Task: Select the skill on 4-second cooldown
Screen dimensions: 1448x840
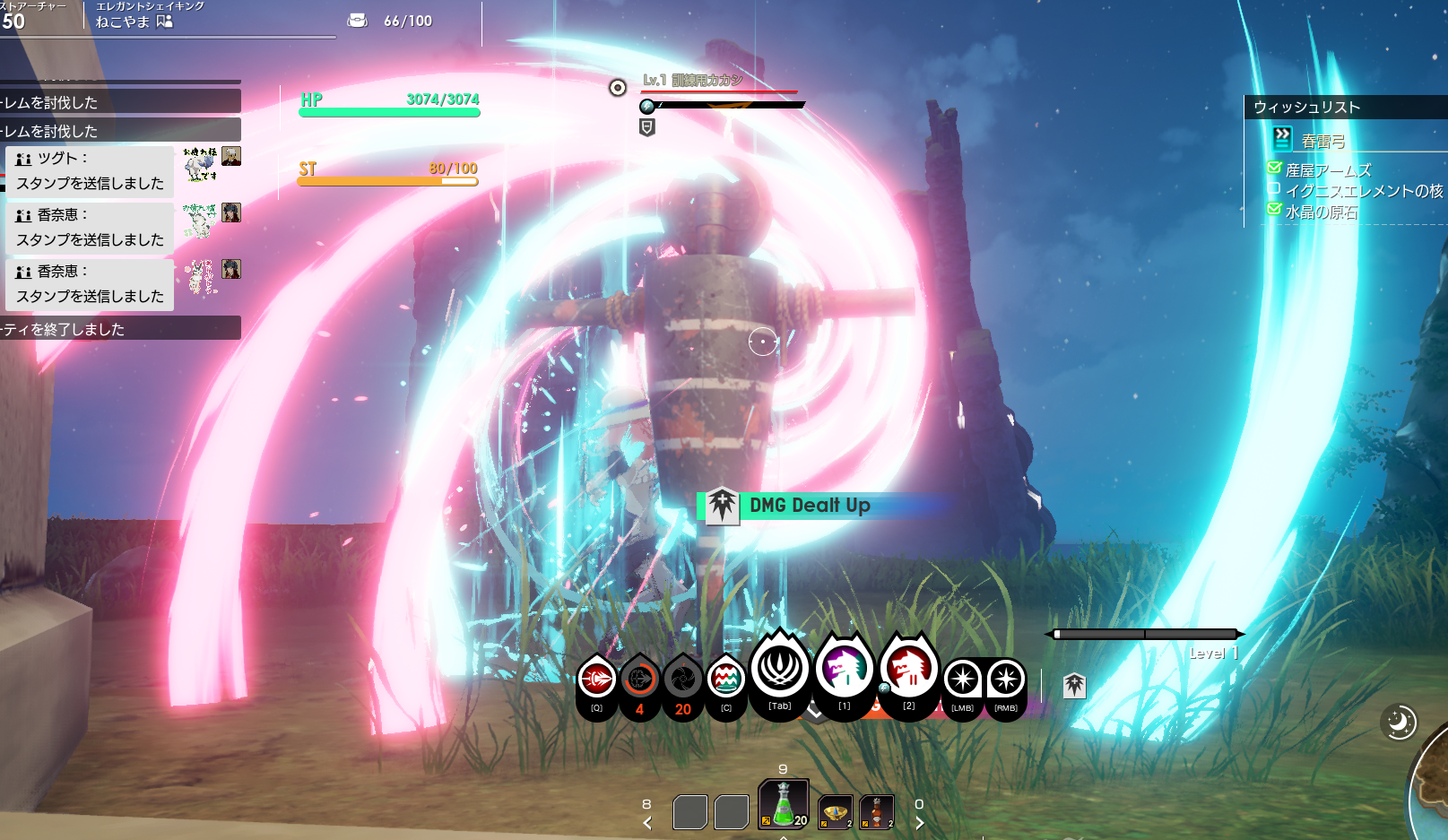Action: tap(639, 681)
